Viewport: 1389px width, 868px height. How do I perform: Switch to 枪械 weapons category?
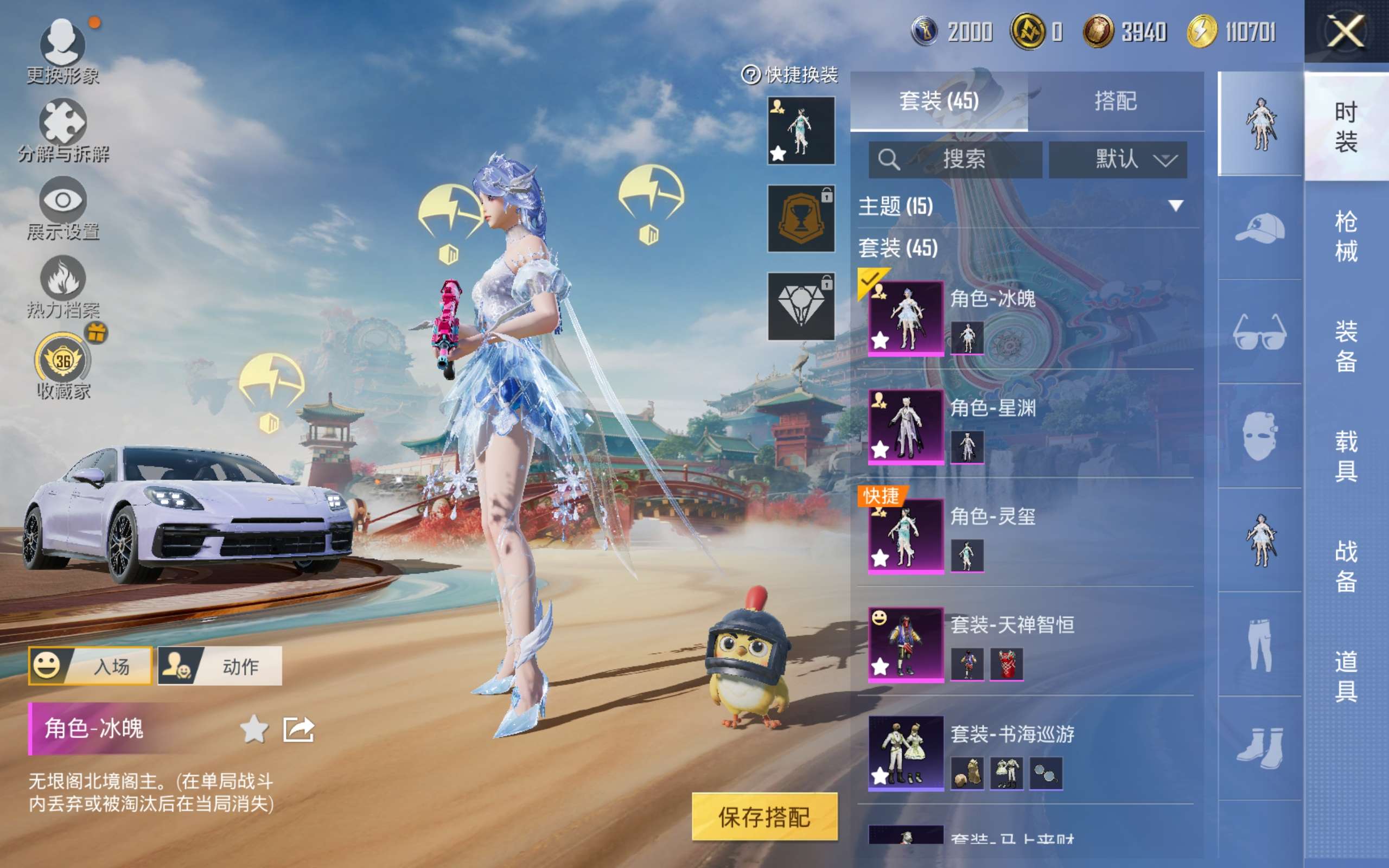pyautogui.click(x=1346, y=236)
